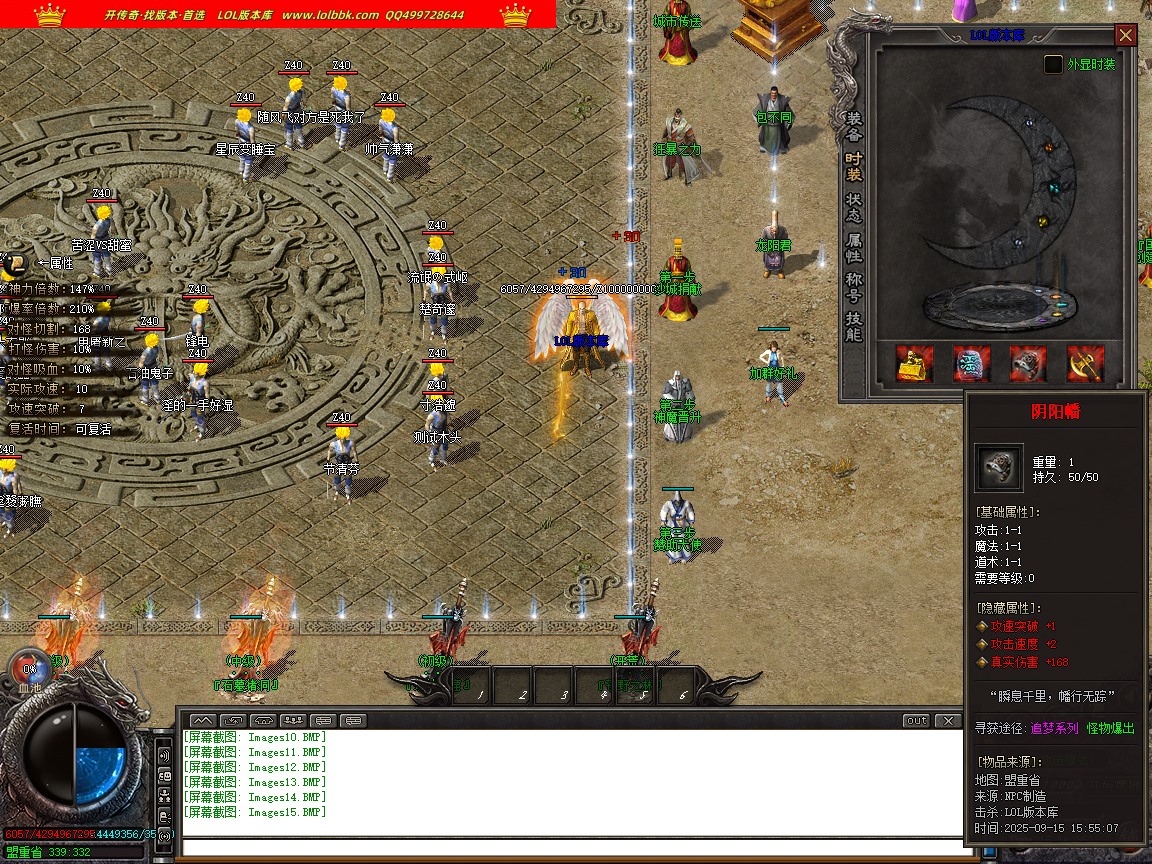This screenshot has height=864, width=1152.
Task: Select the 属性 tab in character panel
Action: pyautogui.click(x=854, y=247)
